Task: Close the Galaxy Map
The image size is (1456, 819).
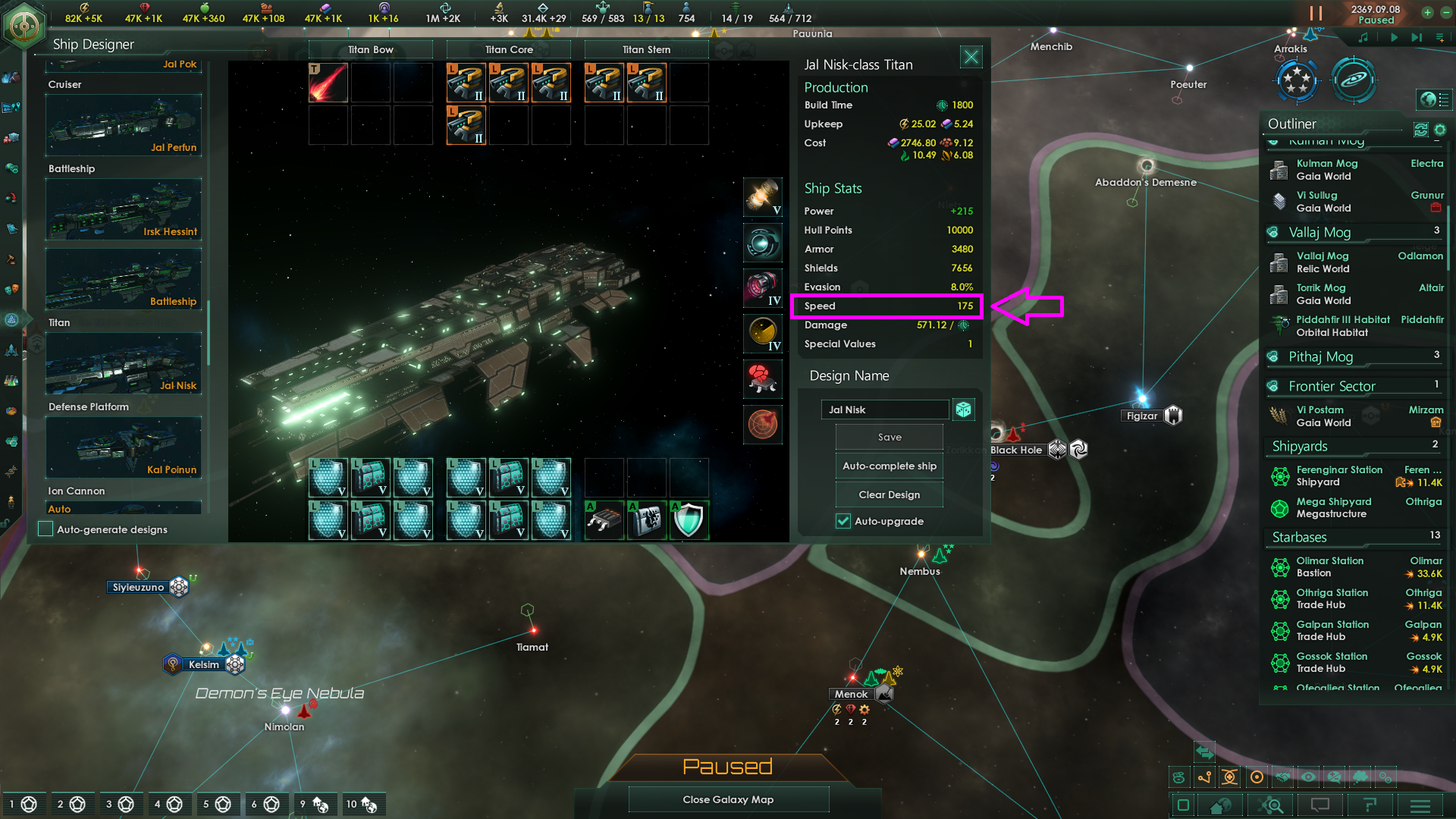Action: tap(728, 800)
